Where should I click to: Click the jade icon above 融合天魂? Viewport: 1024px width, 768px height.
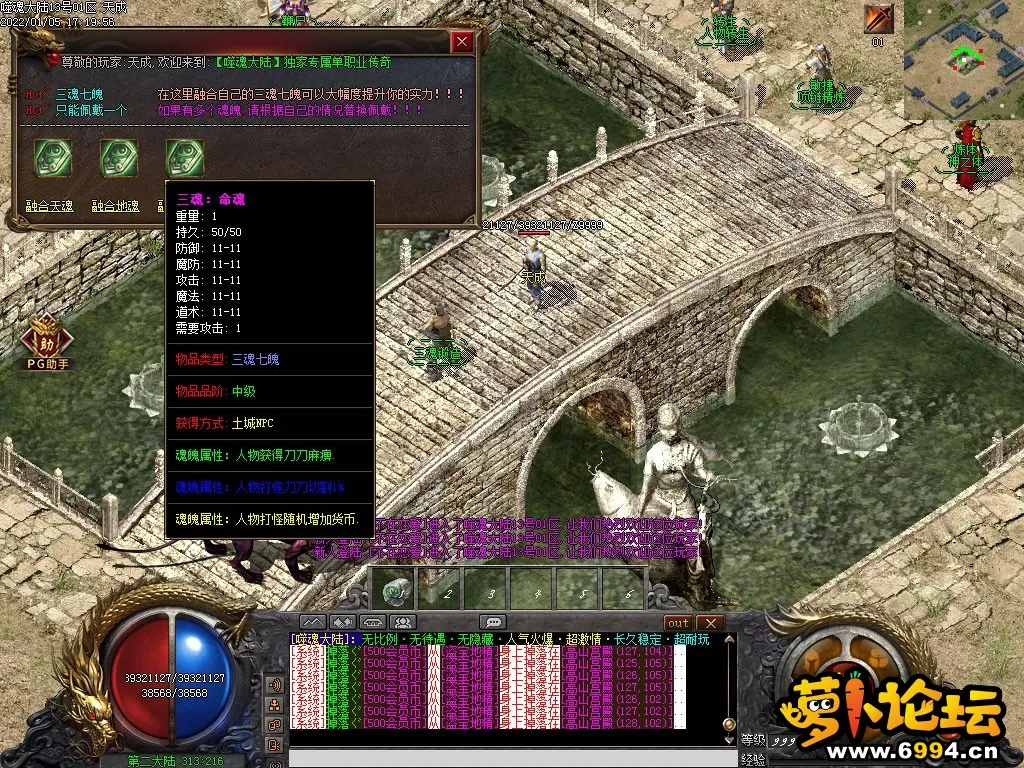[52, 158]
